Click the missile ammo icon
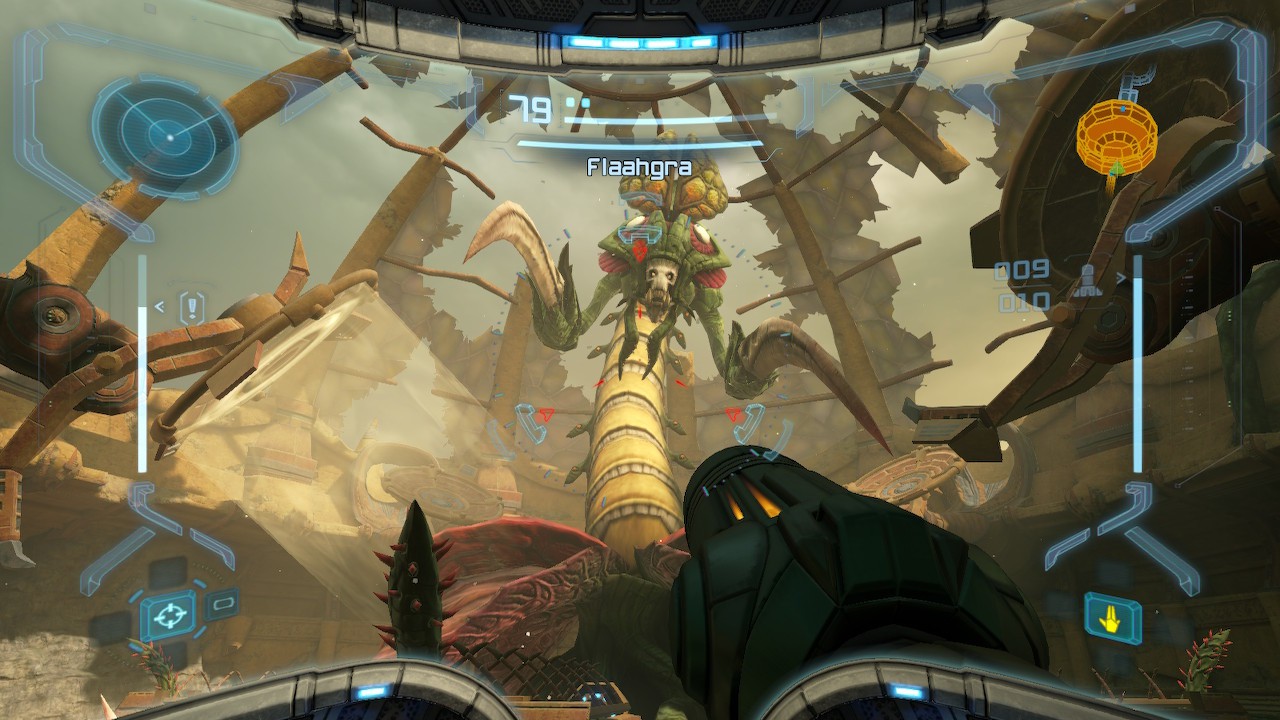1280x720 pixels. [x=1087, y=283]
